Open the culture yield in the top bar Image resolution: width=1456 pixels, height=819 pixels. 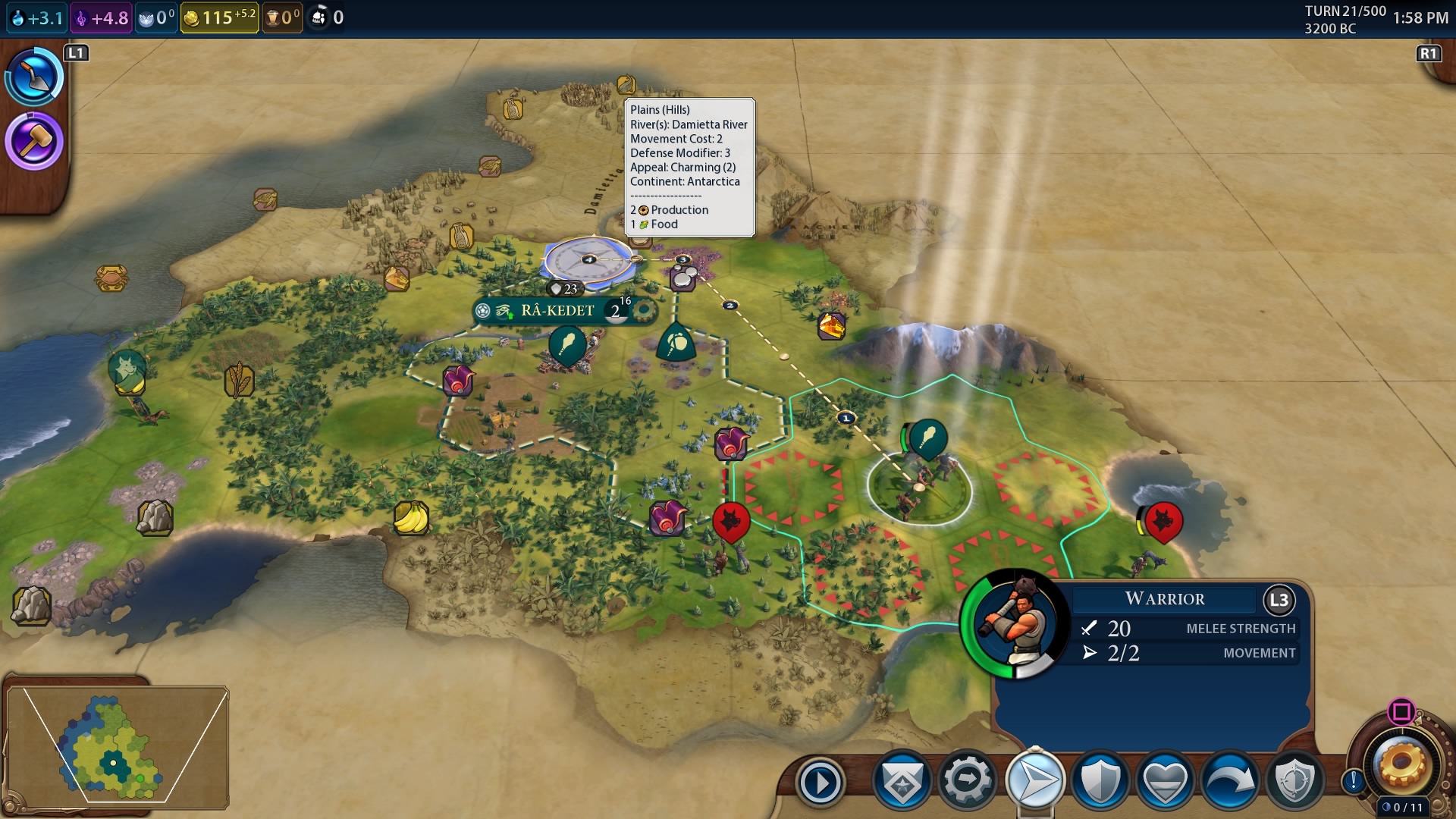coord(101,17)
